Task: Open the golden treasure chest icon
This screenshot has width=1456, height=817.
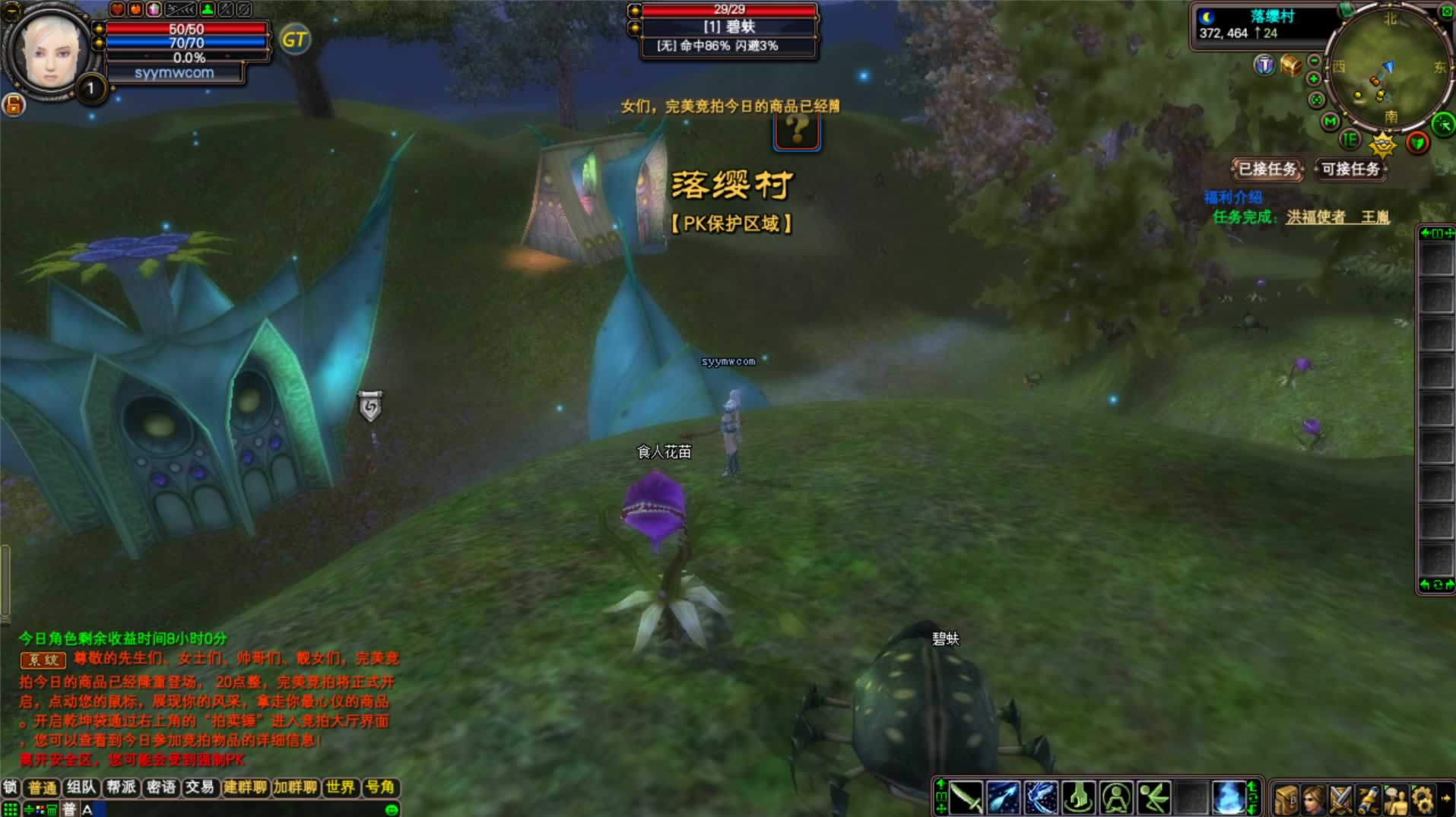Action: click(1290, 65)
